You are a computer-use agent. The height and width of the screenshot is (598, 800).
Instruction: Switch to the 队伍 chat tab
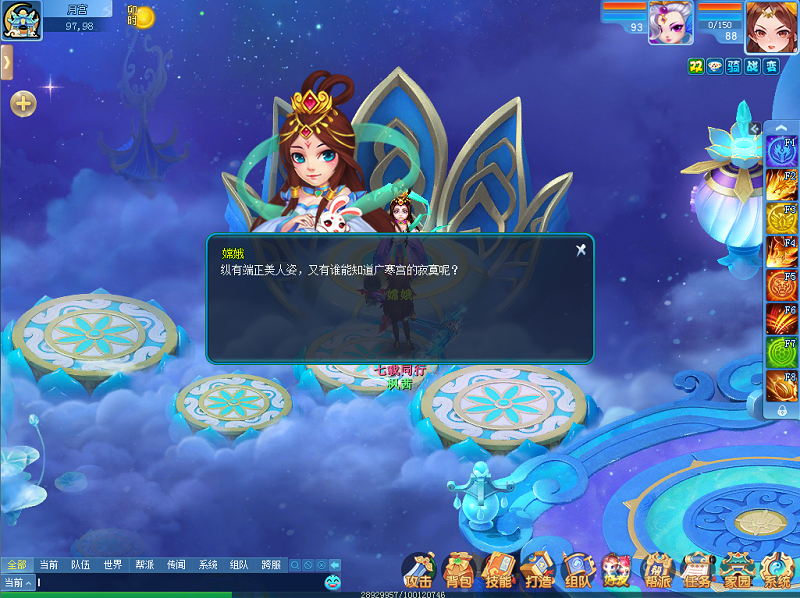pyautogui.click(x=80, y=565)
